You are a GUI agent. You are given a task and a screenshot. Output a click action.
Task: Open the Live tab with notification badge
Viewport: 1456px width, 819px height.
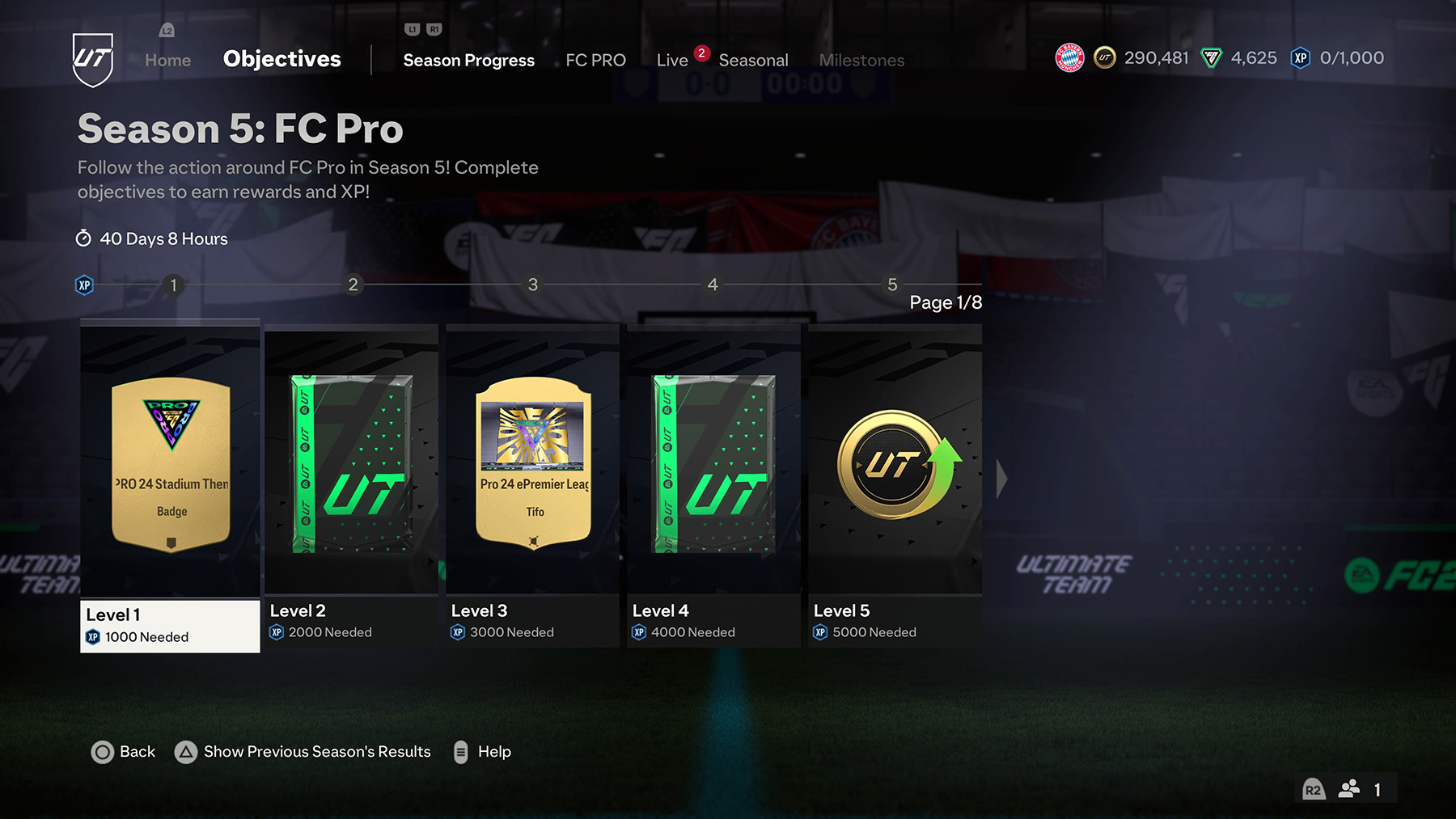pos(672,59)
